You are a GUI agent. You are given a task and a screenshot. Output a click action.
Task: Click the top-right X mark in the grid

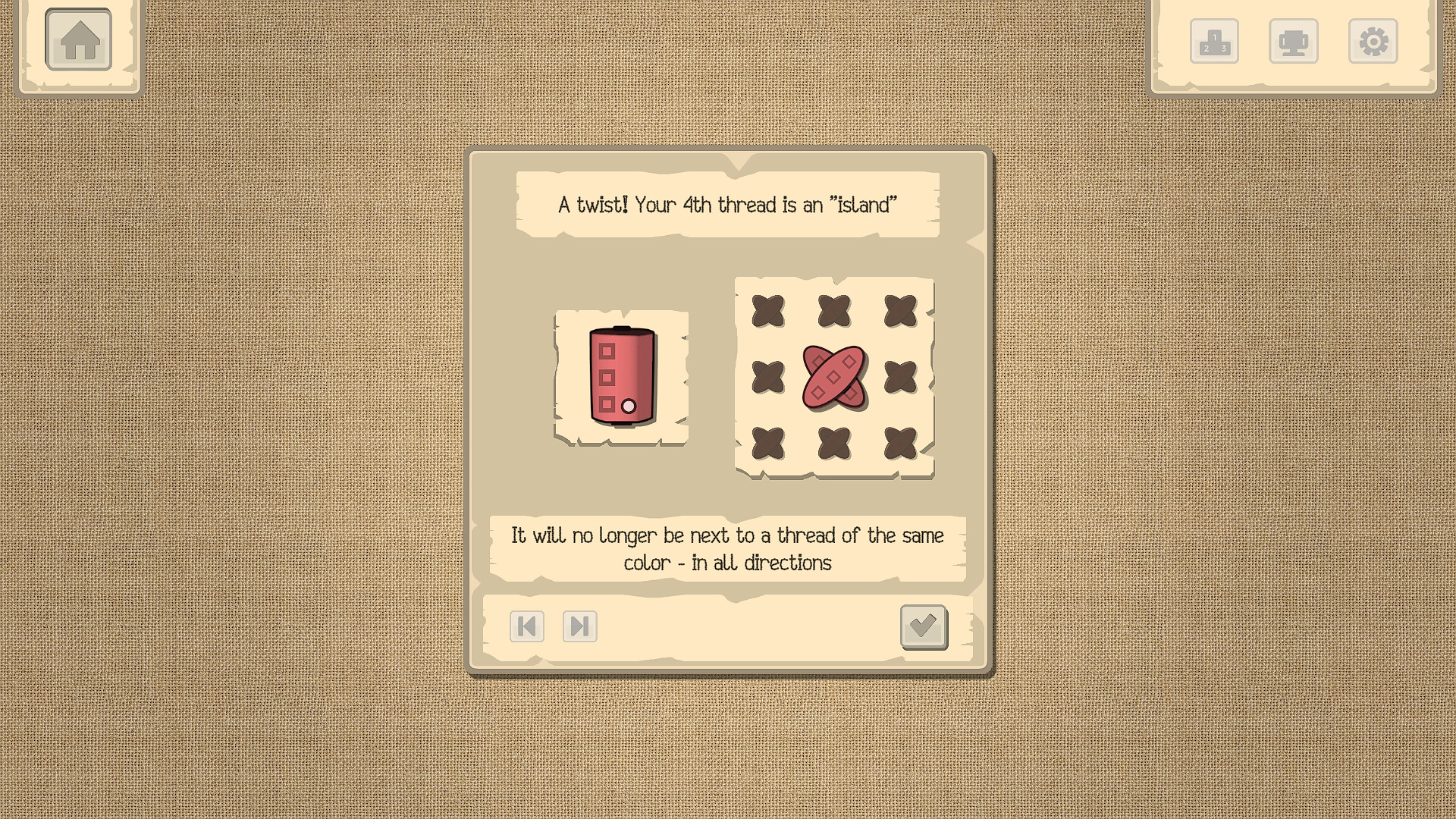(901, 309)
